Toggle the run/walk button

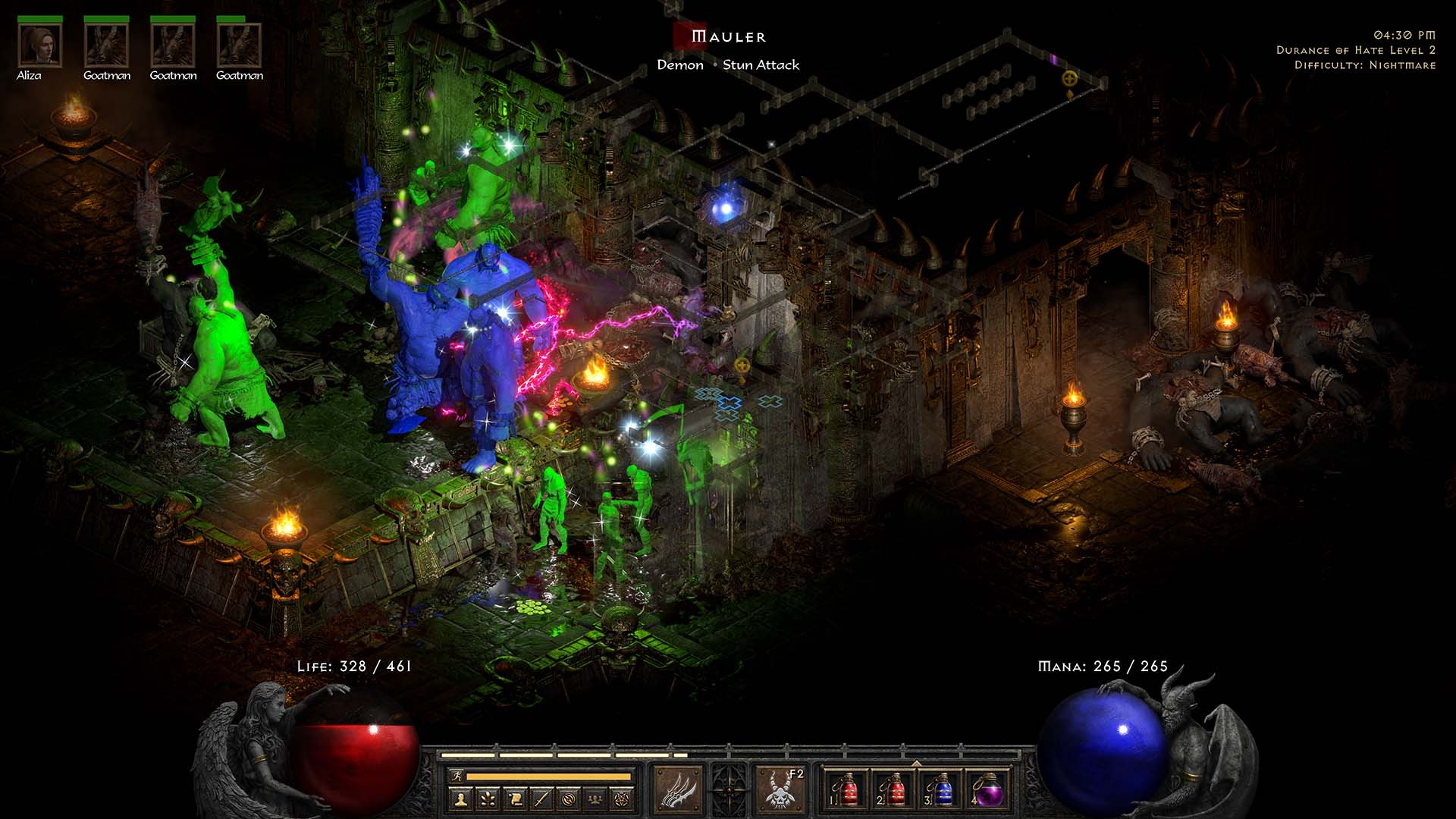[457, 777]
